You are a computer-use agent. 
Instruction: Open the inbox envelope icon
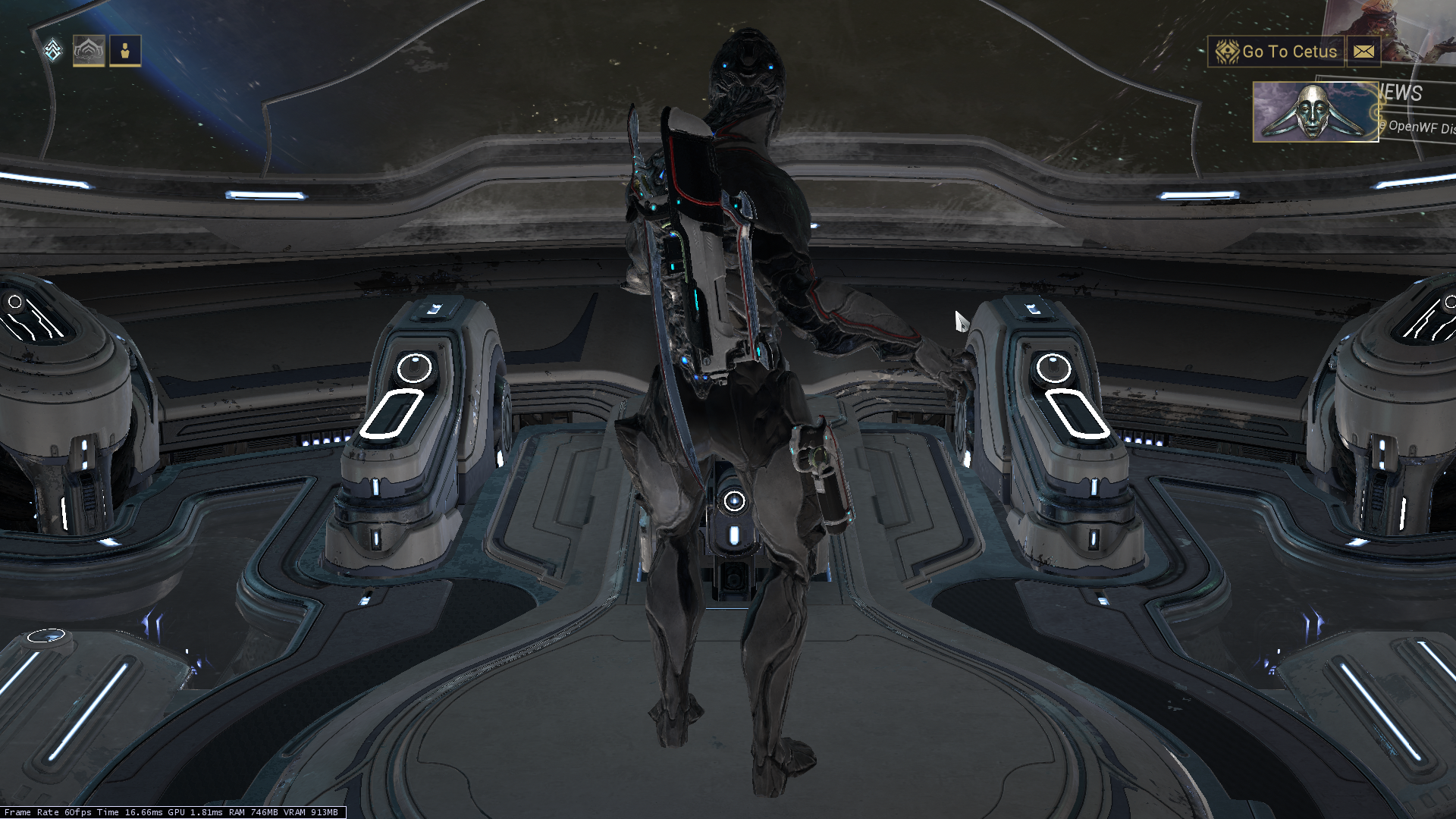click(1363, 52)
